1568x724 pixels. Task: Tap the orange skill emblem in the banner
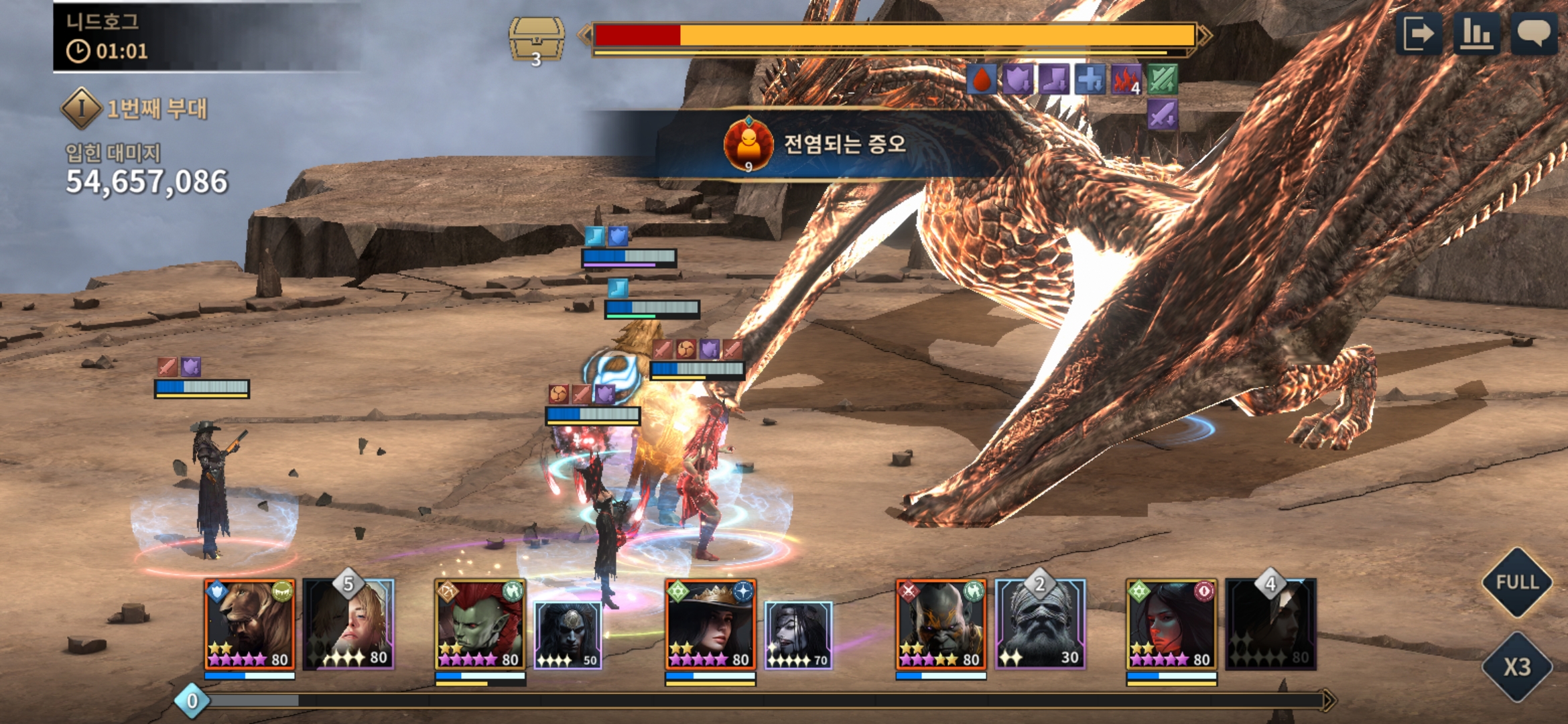pyautogui.click(x=748, y=144)
